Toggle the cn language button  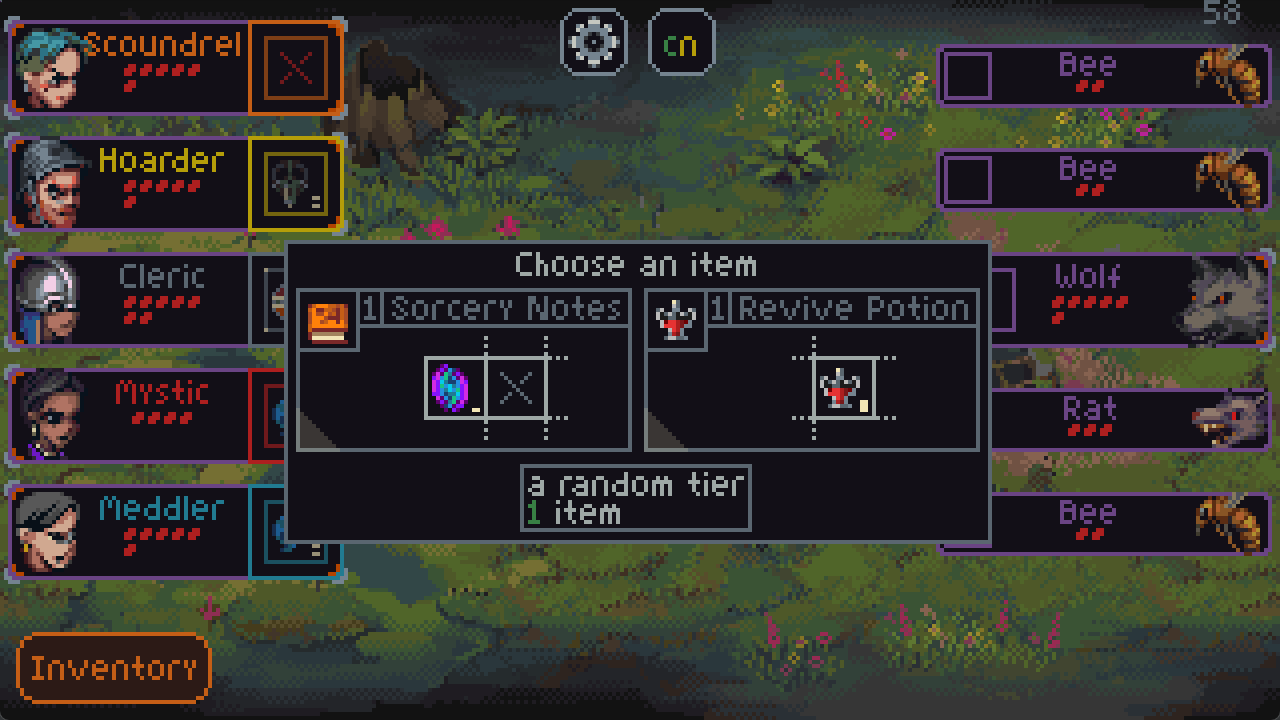coord(681,42)
